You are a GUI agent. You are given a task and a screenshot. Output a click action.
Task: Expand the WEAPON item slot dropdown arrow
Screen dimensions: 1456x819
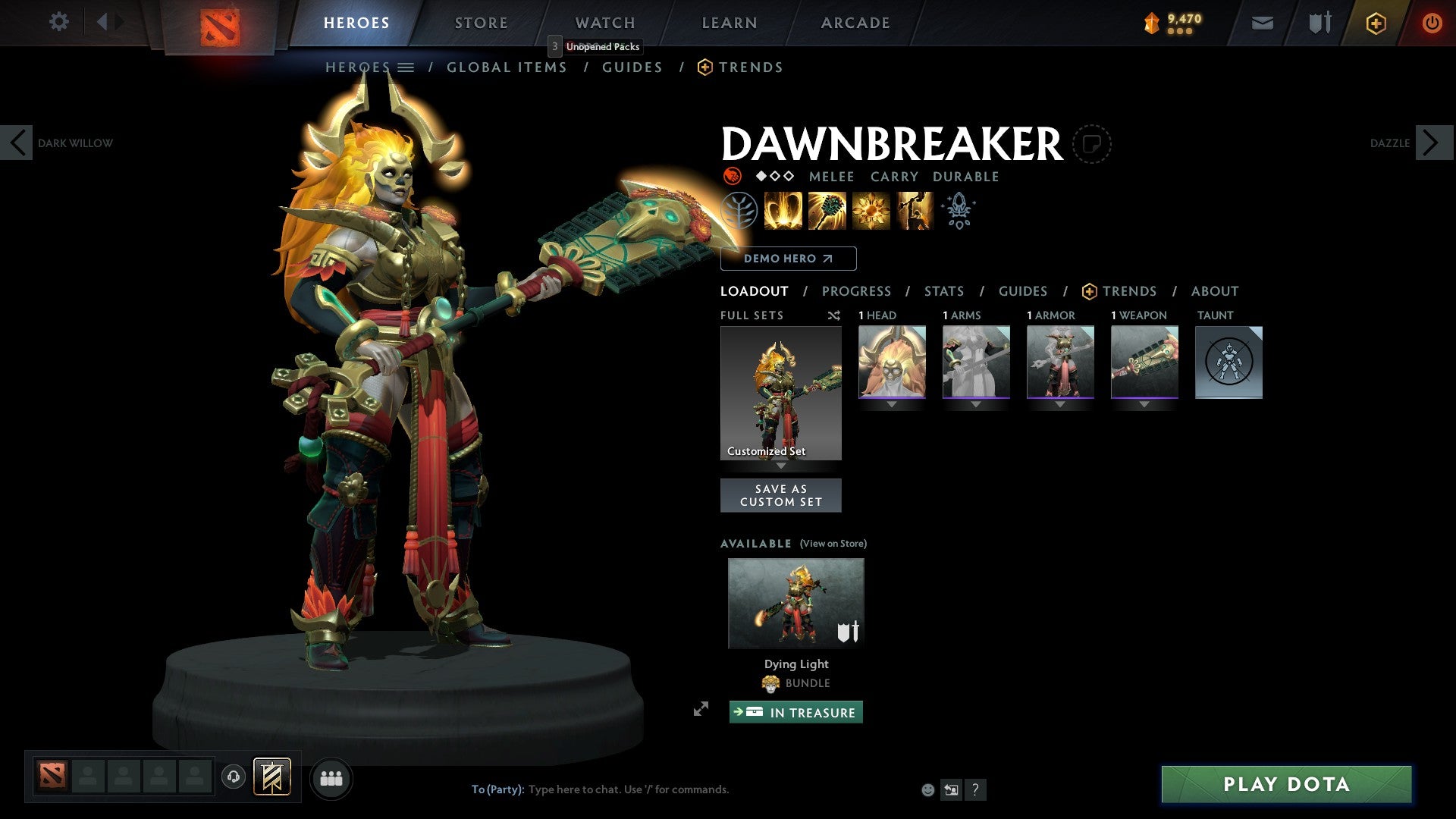pyautogui.click(x=1144, y=403)
